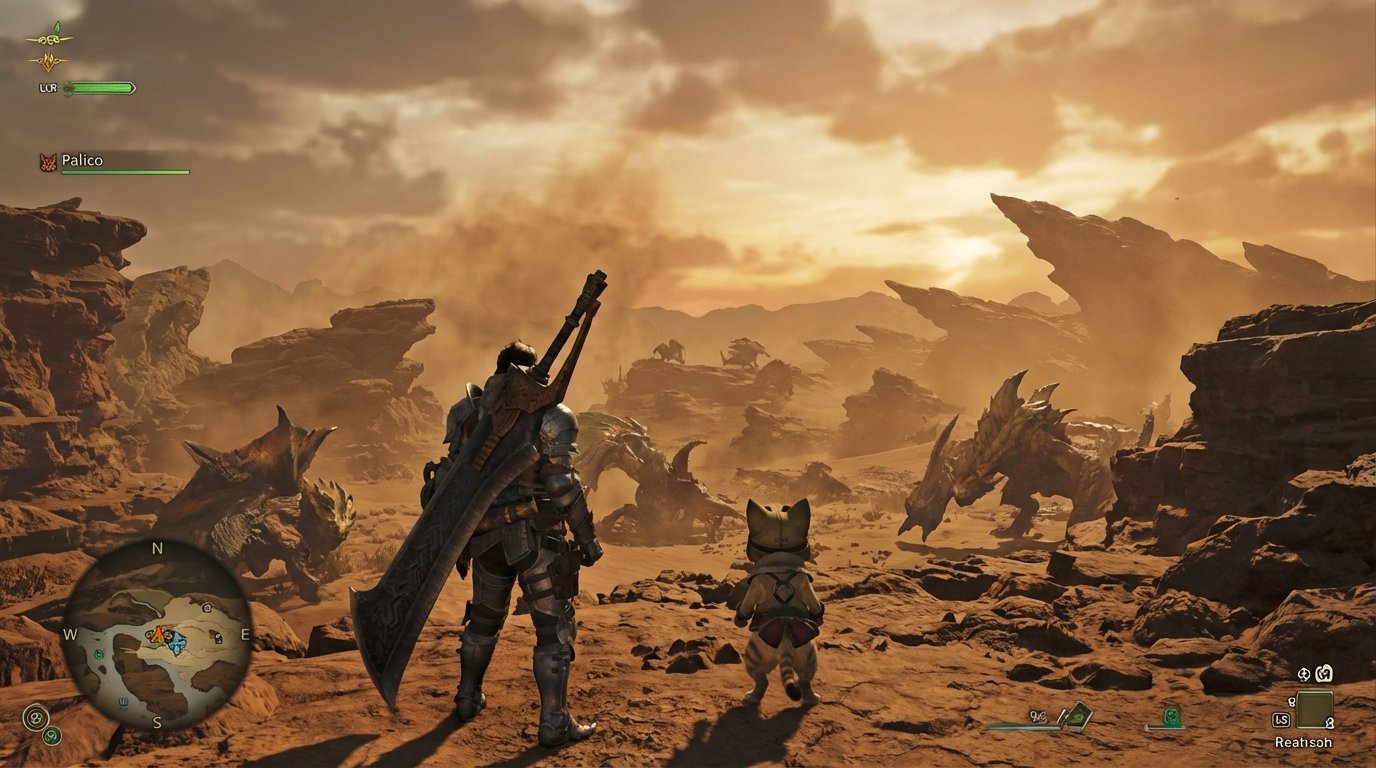Screen dimensions: 1376x768
Task: Toggle the notebook icon next to the crosshair
Action: pyautogui.click(x=1324, y=675)
